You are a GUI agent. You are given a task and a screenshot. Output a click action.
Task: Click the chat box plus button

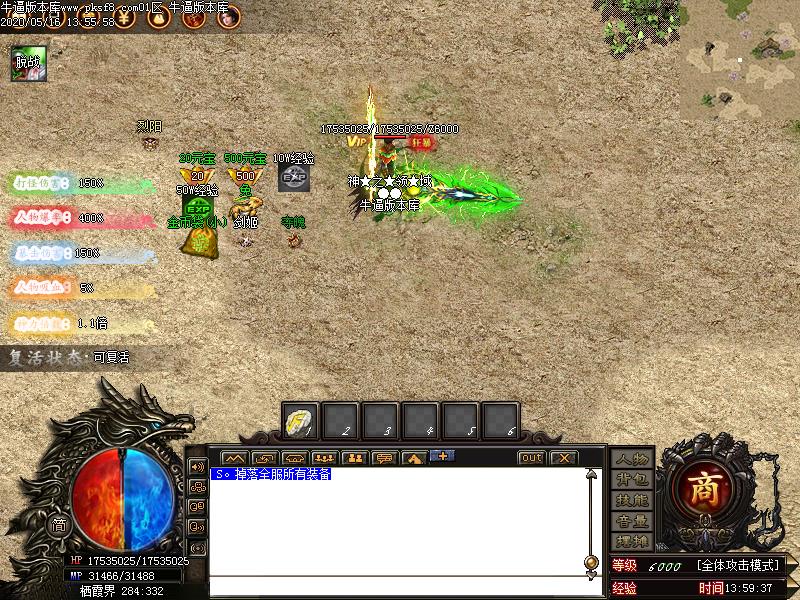[x=441, y=457]
